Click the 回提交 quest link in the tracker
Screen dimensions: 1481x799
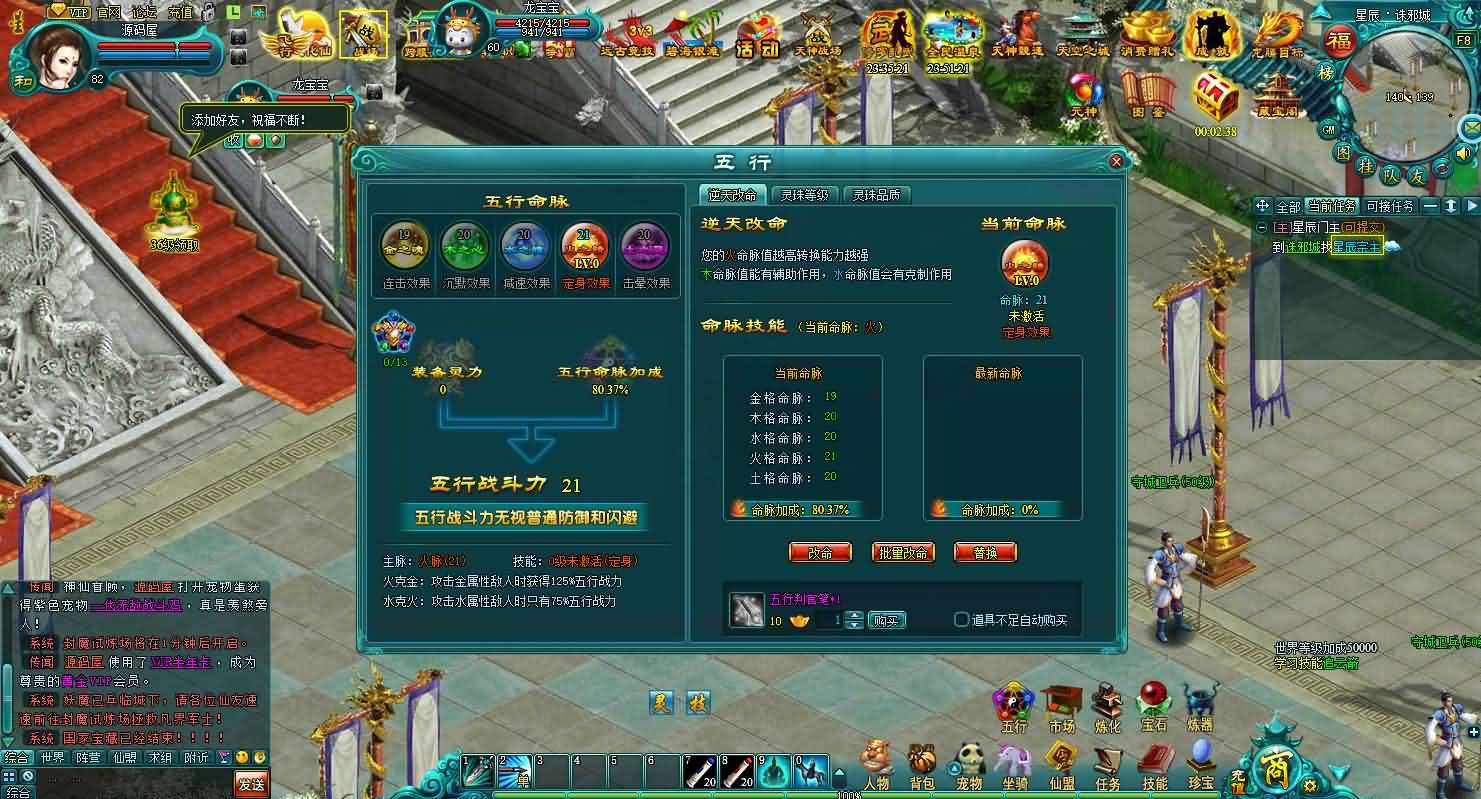[x=1362, y=226]
